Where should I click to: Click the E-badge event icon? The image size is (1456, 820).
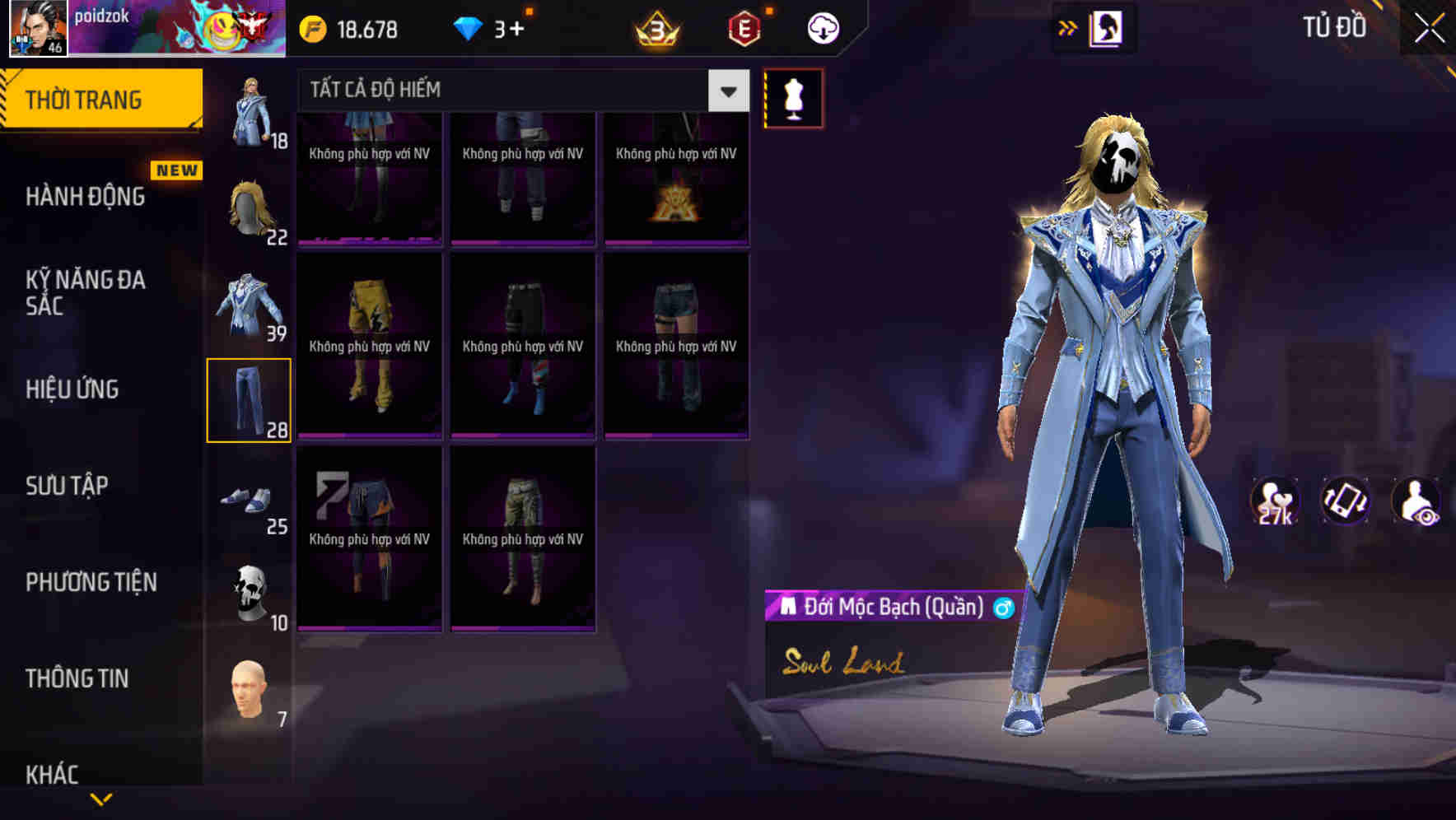point(741,27)
